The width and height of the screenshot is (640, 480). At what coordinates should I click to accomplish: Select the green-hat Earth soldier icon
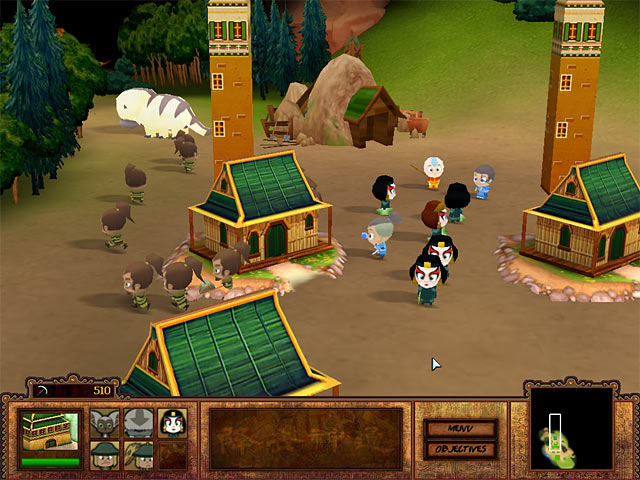tap(105, 456)
